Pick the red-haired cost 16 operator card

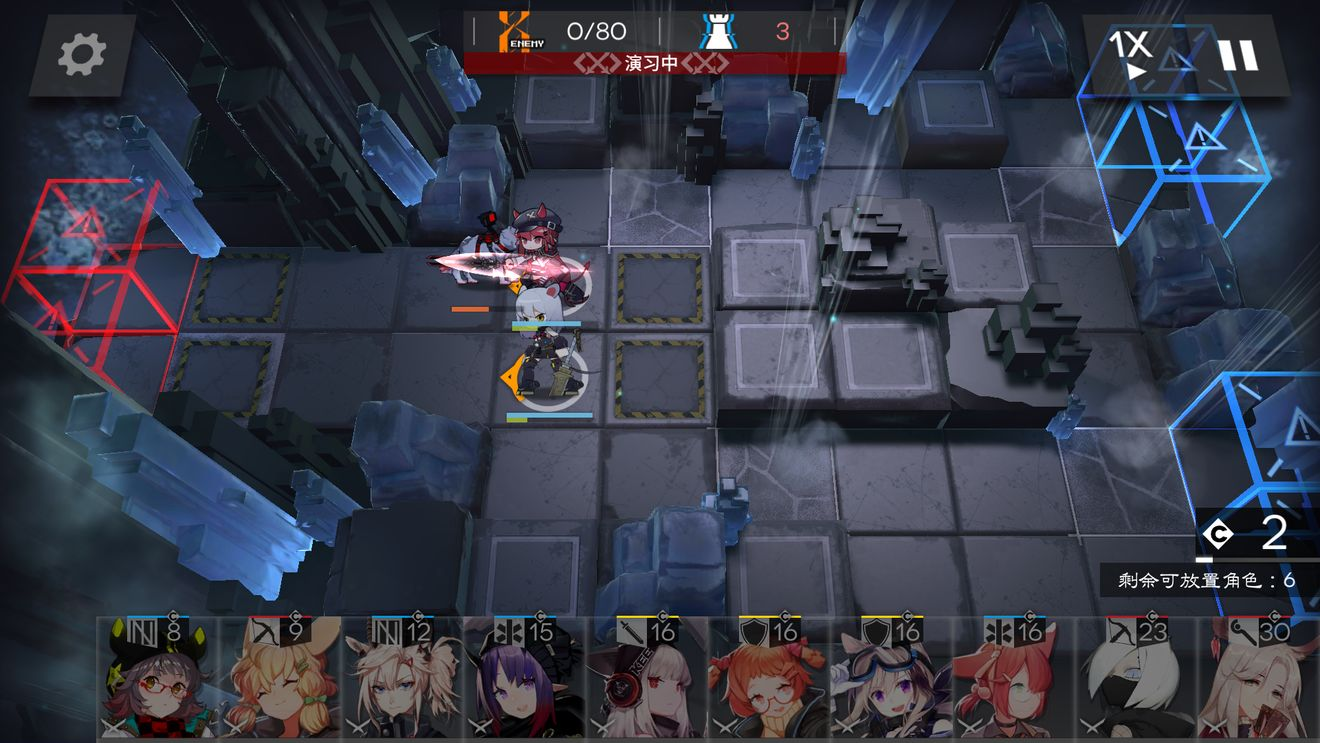1014,680
